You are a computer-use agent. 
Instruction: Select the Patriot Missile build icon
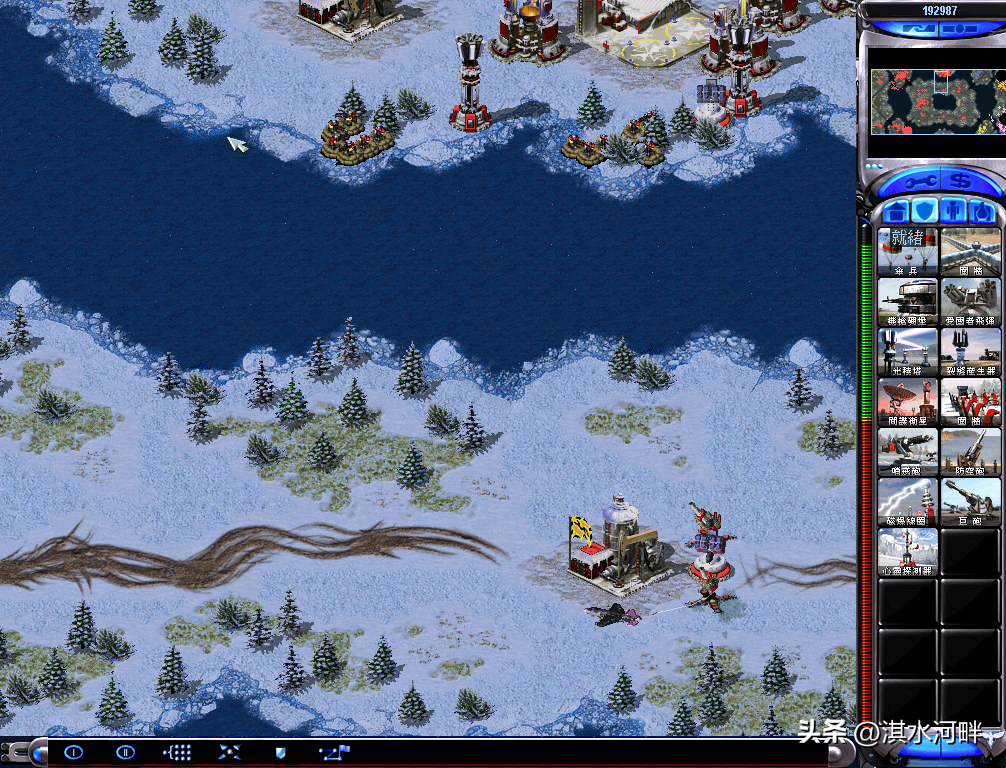click(970, 301)
